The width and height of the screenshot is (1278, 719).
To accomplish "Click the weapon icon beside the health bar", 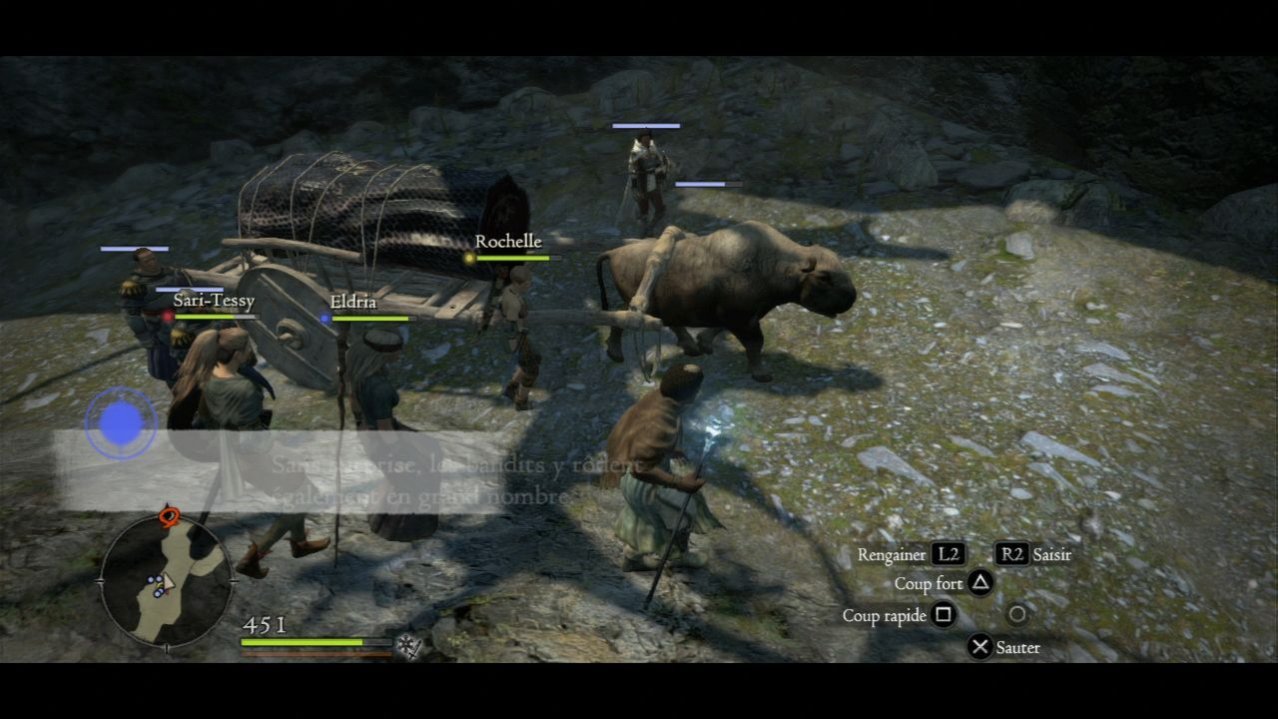I will (407, 645).
